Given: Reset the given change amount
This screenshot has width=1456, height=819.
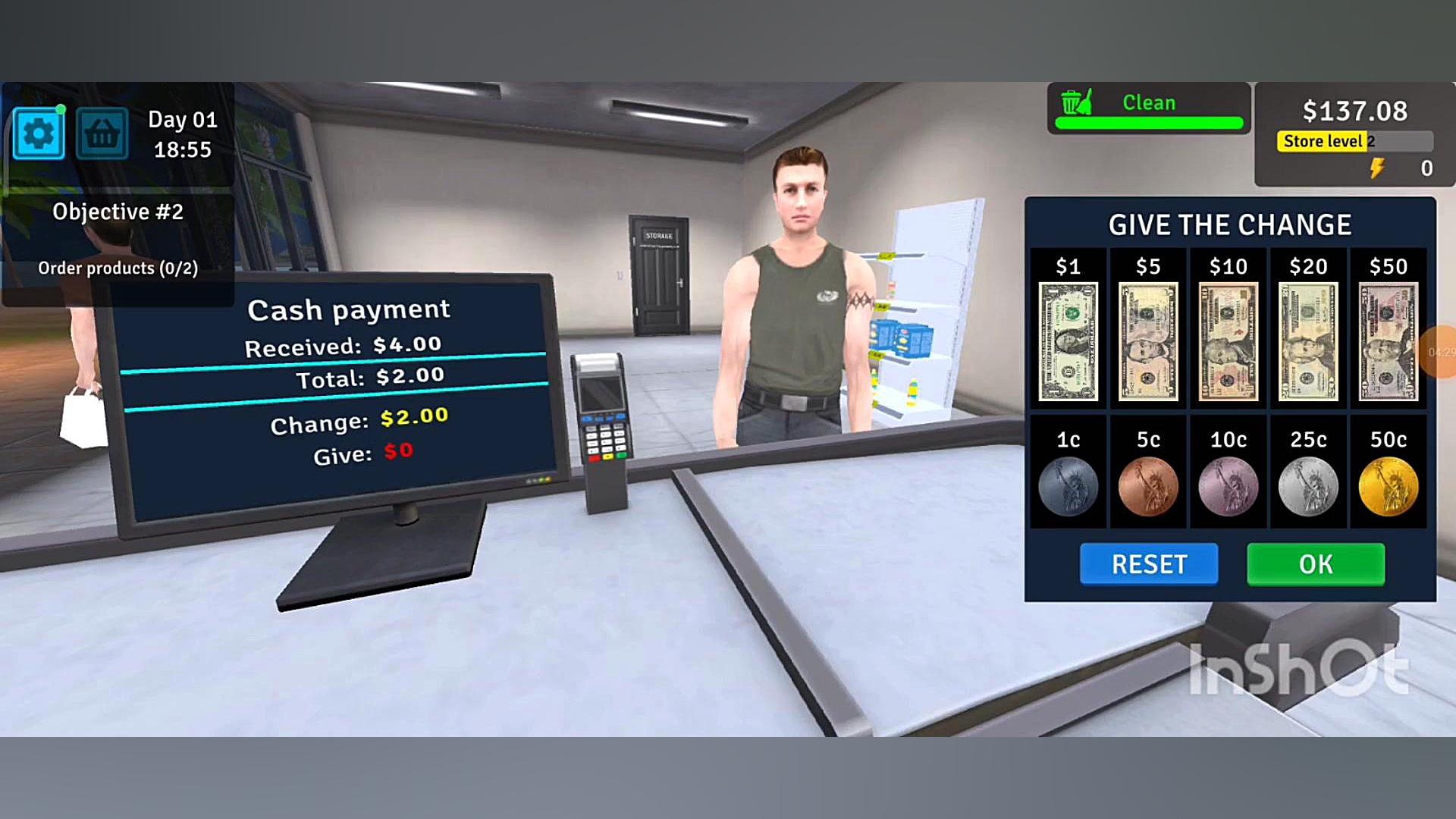Looking at the screenshot, I should pos(1148,564).
